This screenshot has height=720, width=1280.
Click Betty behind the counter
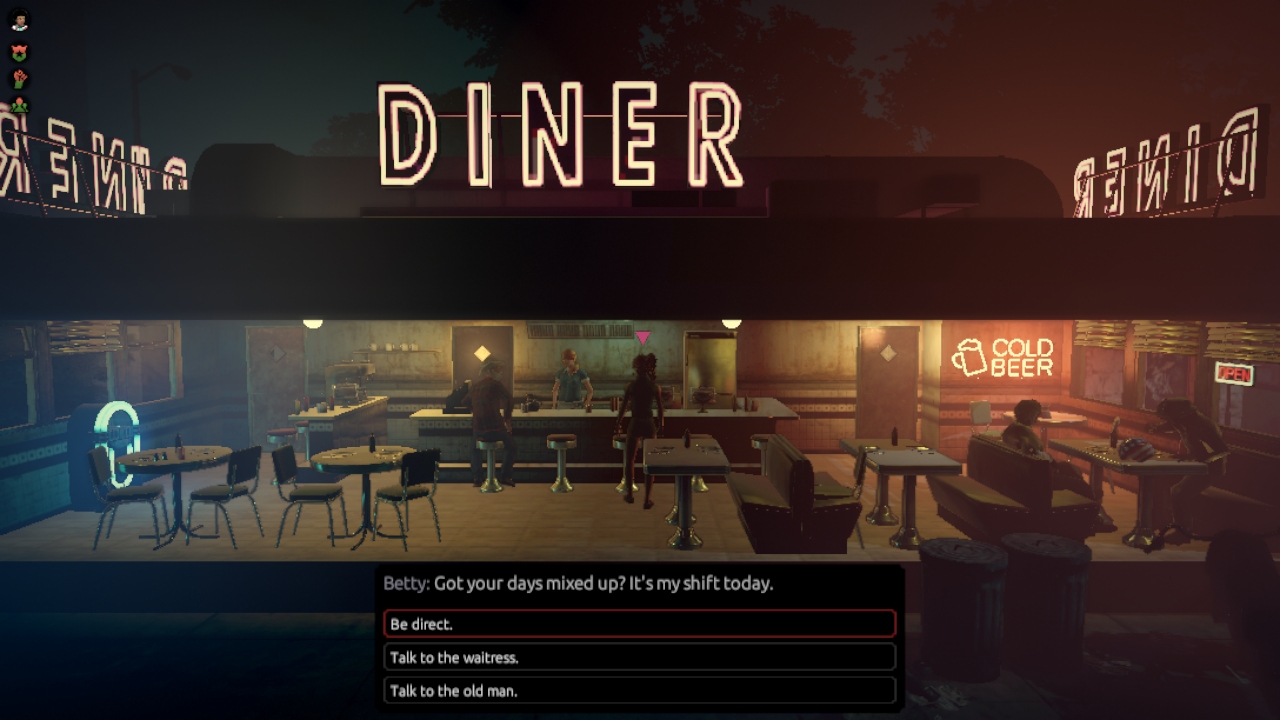pyautogui.click(x=568, y=380)
